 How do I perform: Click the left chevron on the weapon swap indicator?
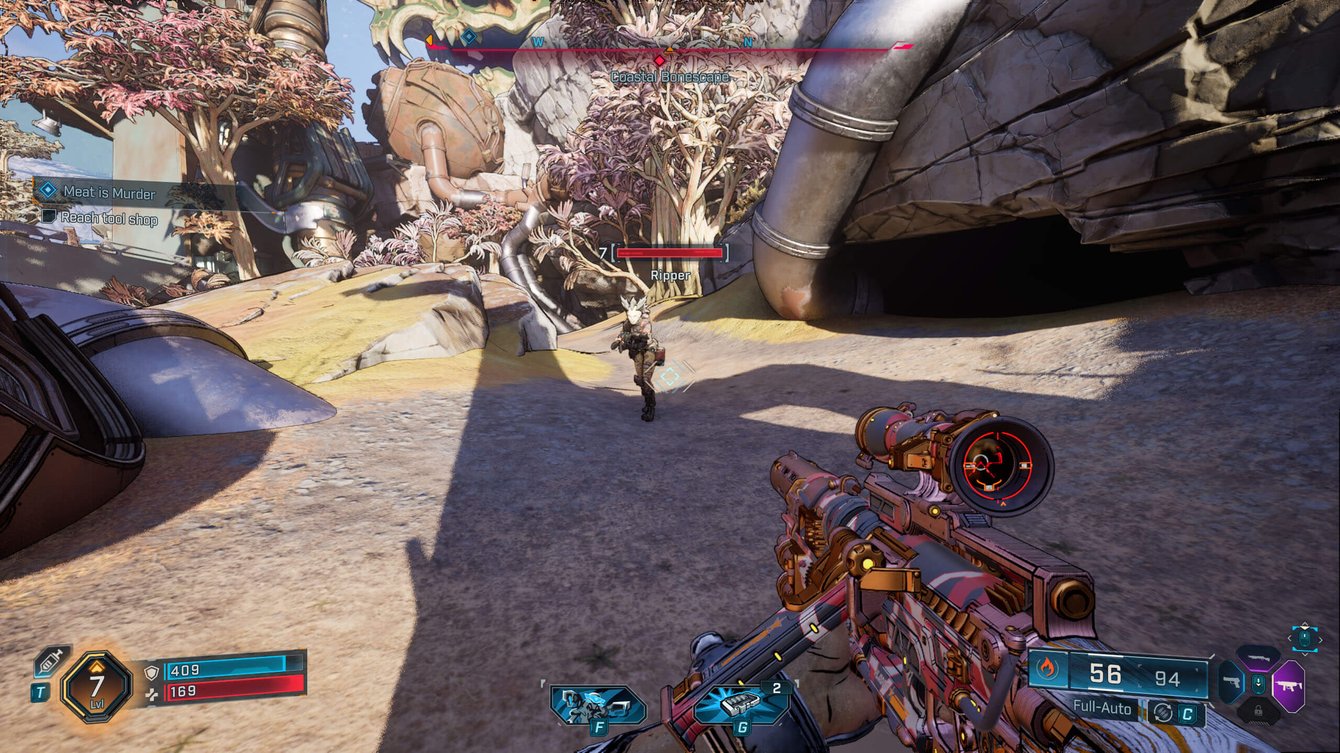coord(1290,638)
